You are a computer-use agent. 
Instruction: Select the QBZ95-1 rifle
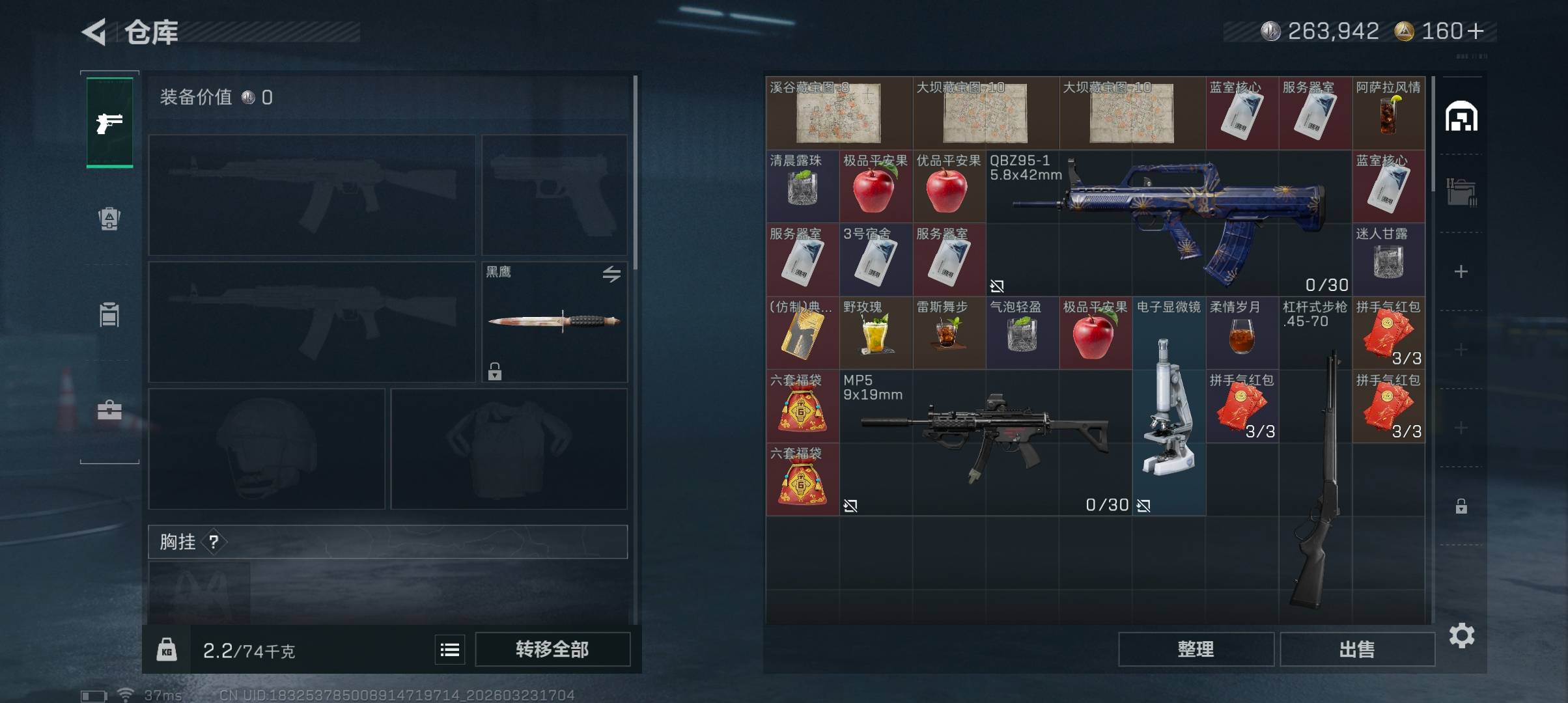tap(1168, 223)
